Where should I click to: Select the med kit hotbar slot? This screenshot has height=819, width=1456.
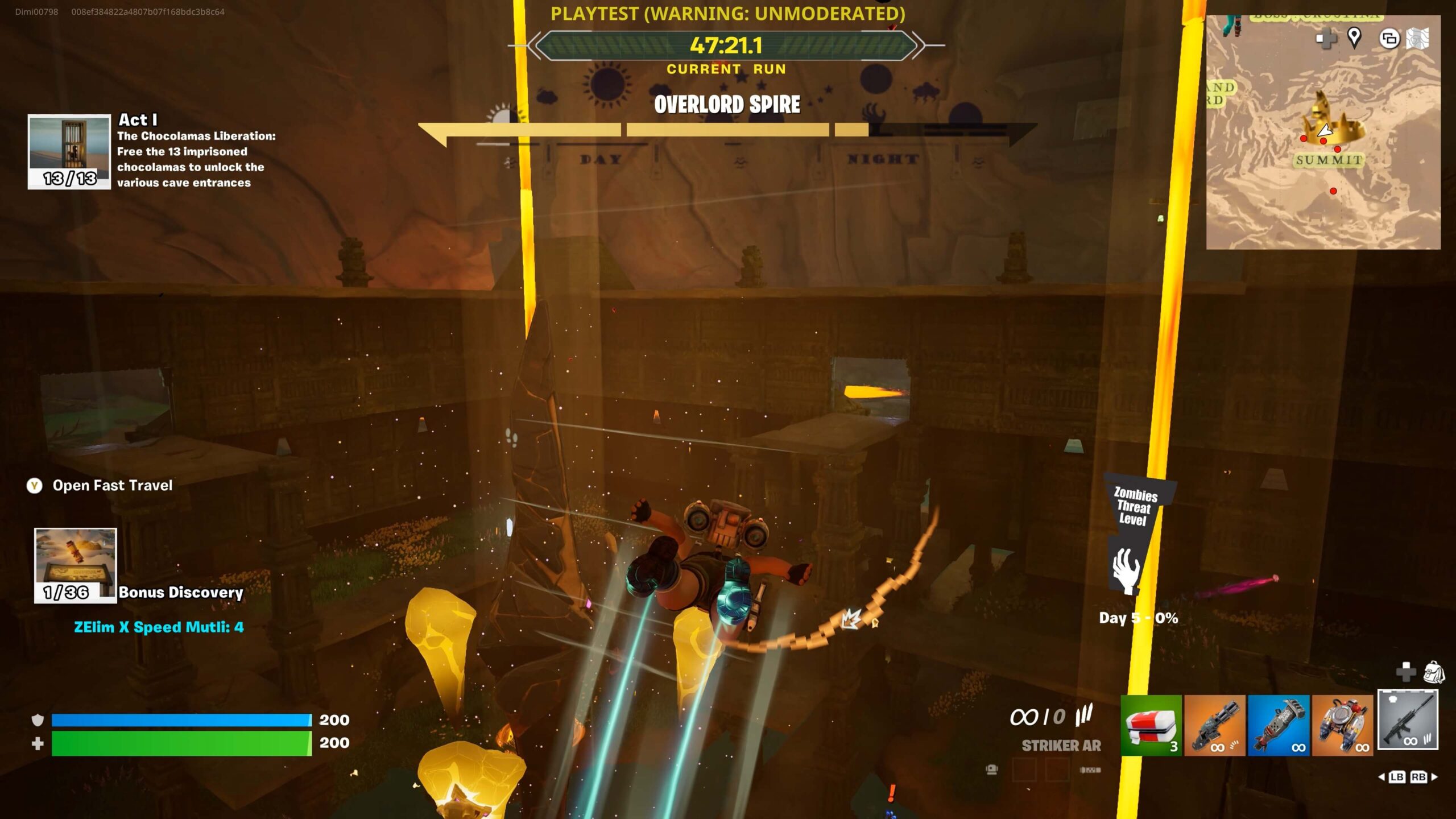coord(1151,725)
